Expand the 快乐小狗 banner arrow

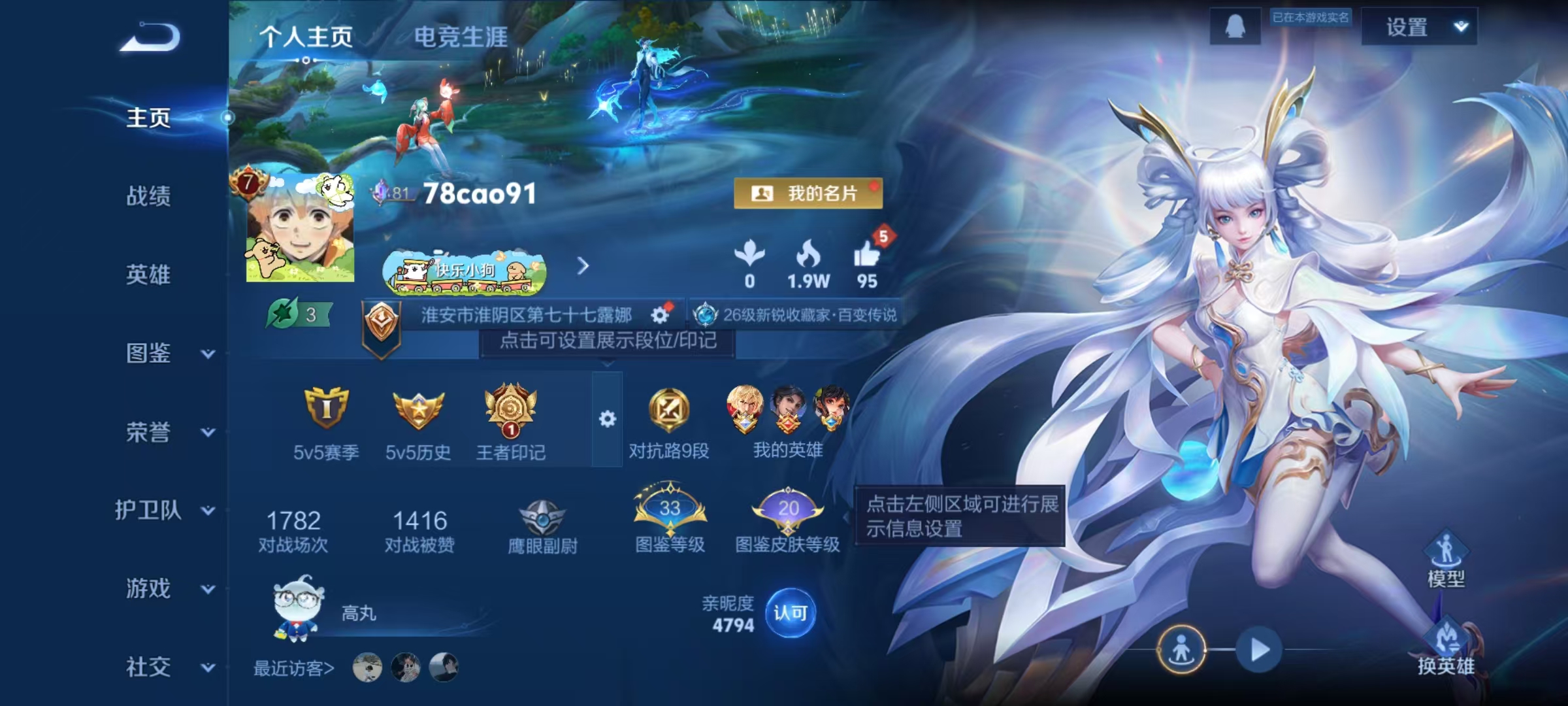pos(582,267)
